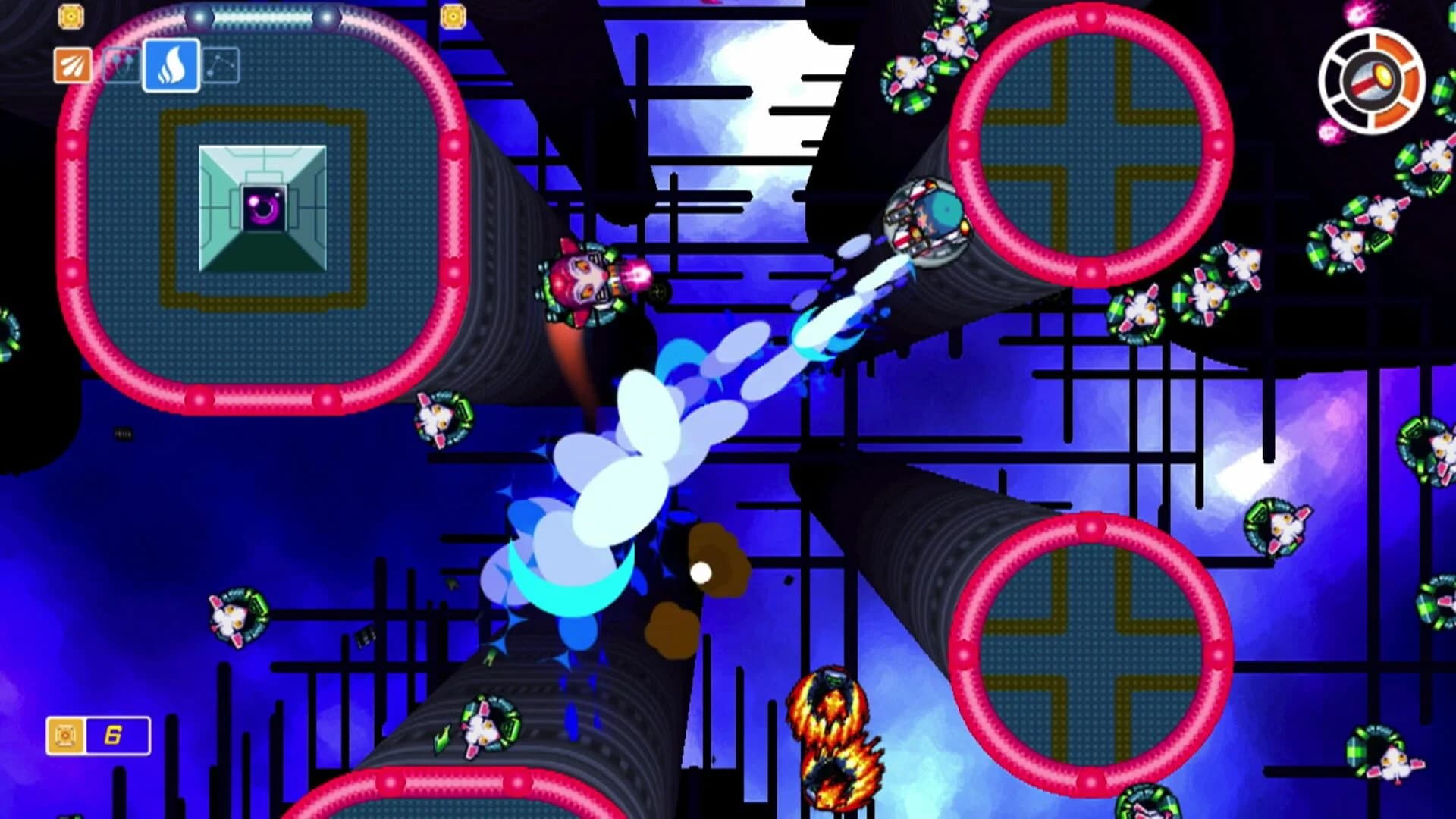Toggle the empty shield ability slot
Screen dimensions: 1456x819
[x=120, y=64]
